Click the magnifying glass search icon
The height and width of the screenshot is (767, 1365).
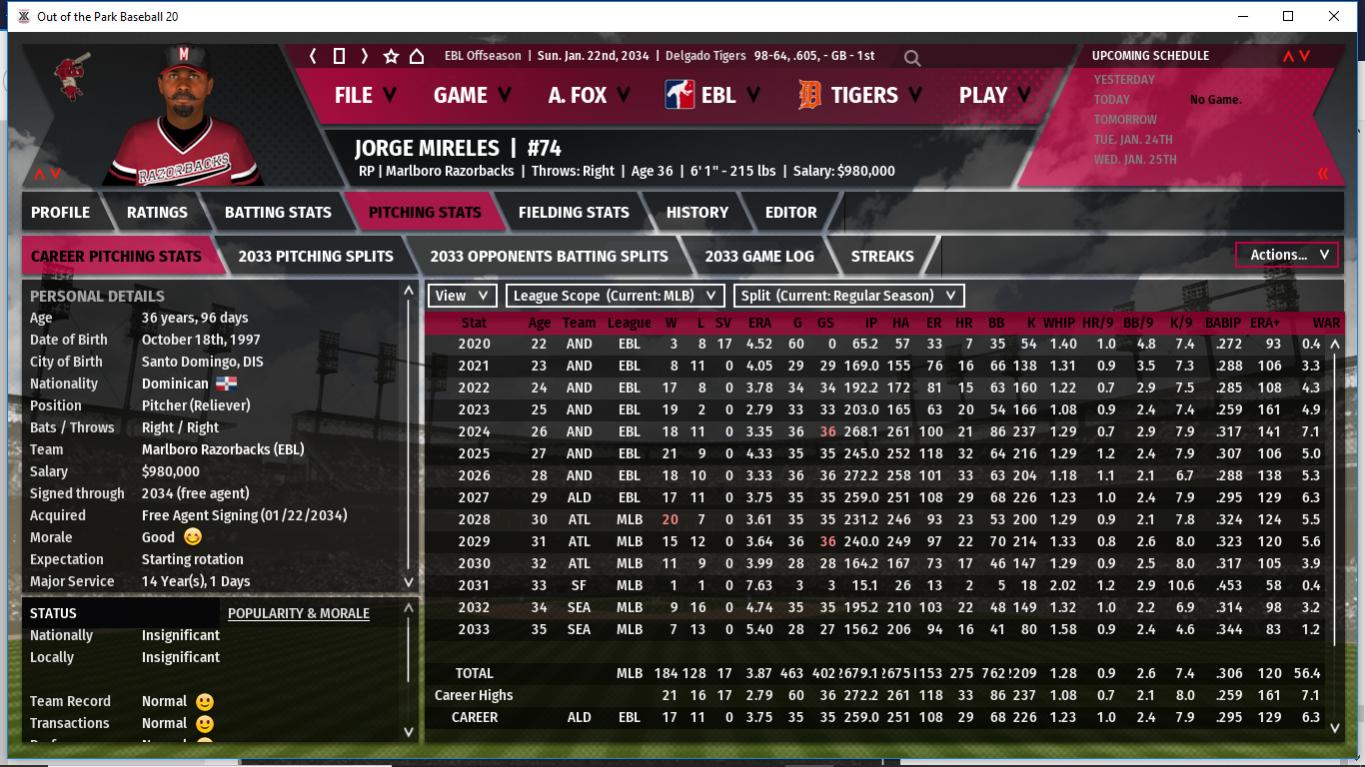click(912, 58)
